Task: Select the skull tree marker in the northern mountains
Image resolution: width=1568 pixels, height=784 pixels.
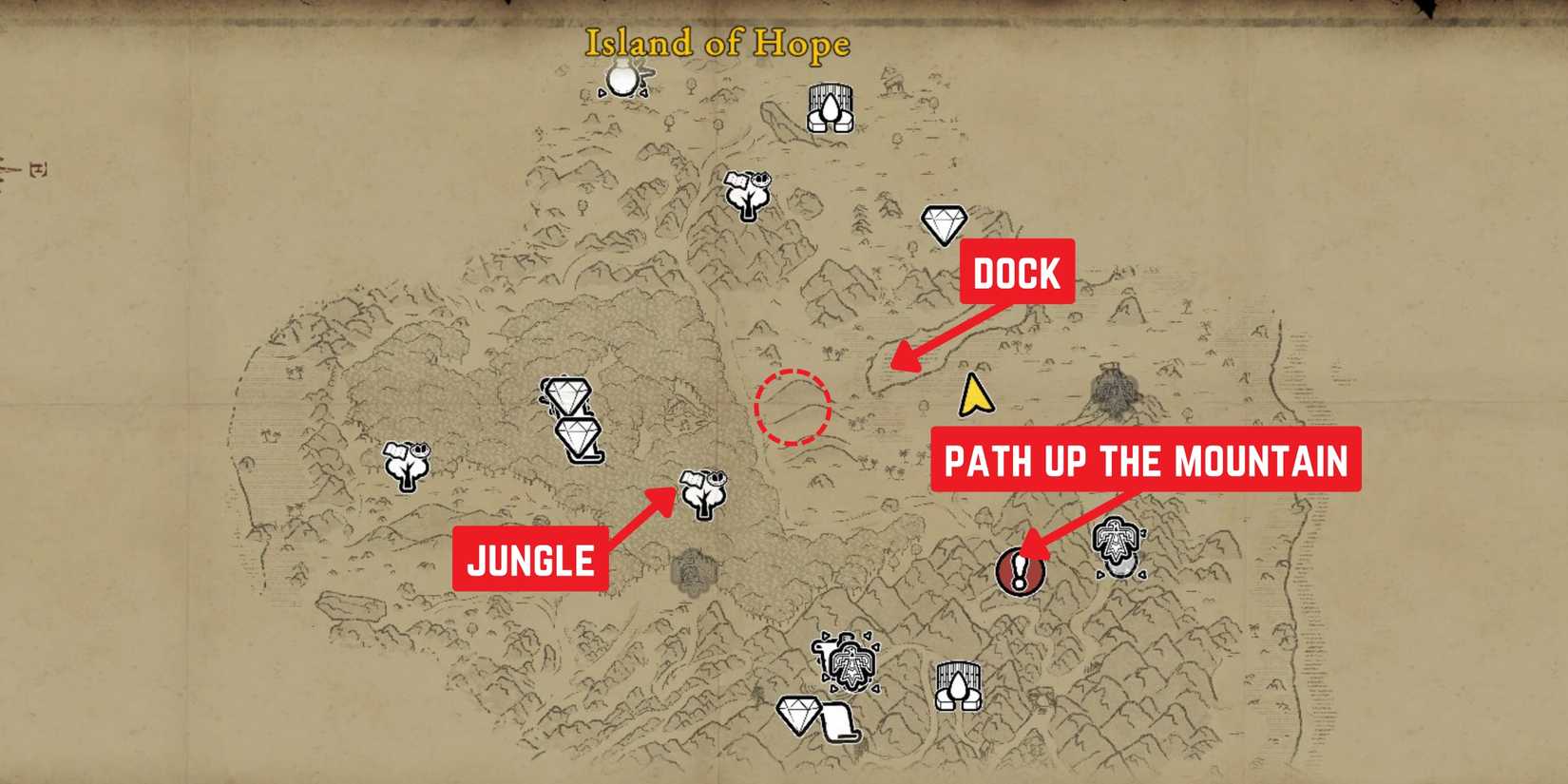Action: pyautogui.click(x=746, y=195)
